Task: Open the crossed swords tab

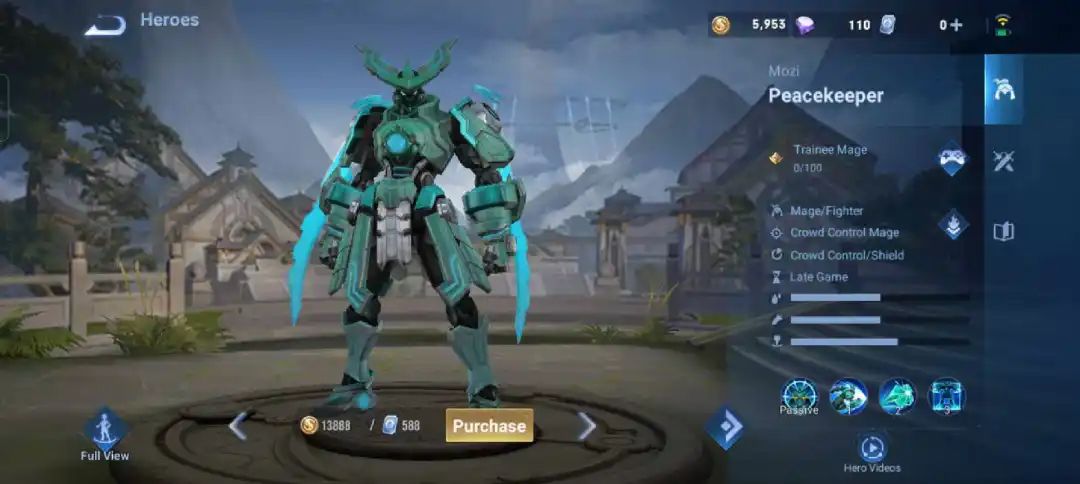Action: point(1003,161)
